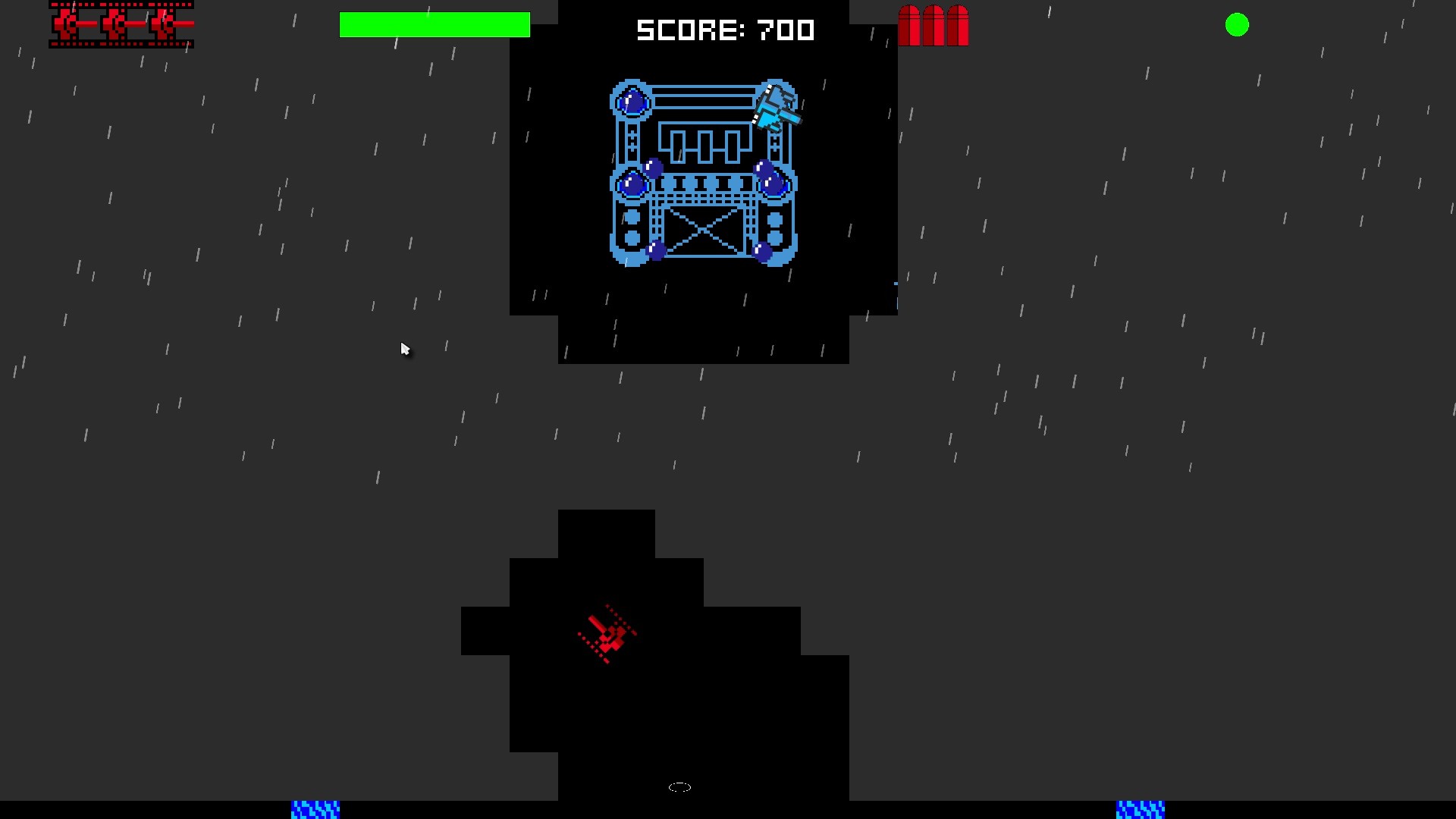Screen dimensions: 1456x819
Task: Select the right blue water patch at screen bottom
Action: pyautogui.click(x=1141, y=810)
